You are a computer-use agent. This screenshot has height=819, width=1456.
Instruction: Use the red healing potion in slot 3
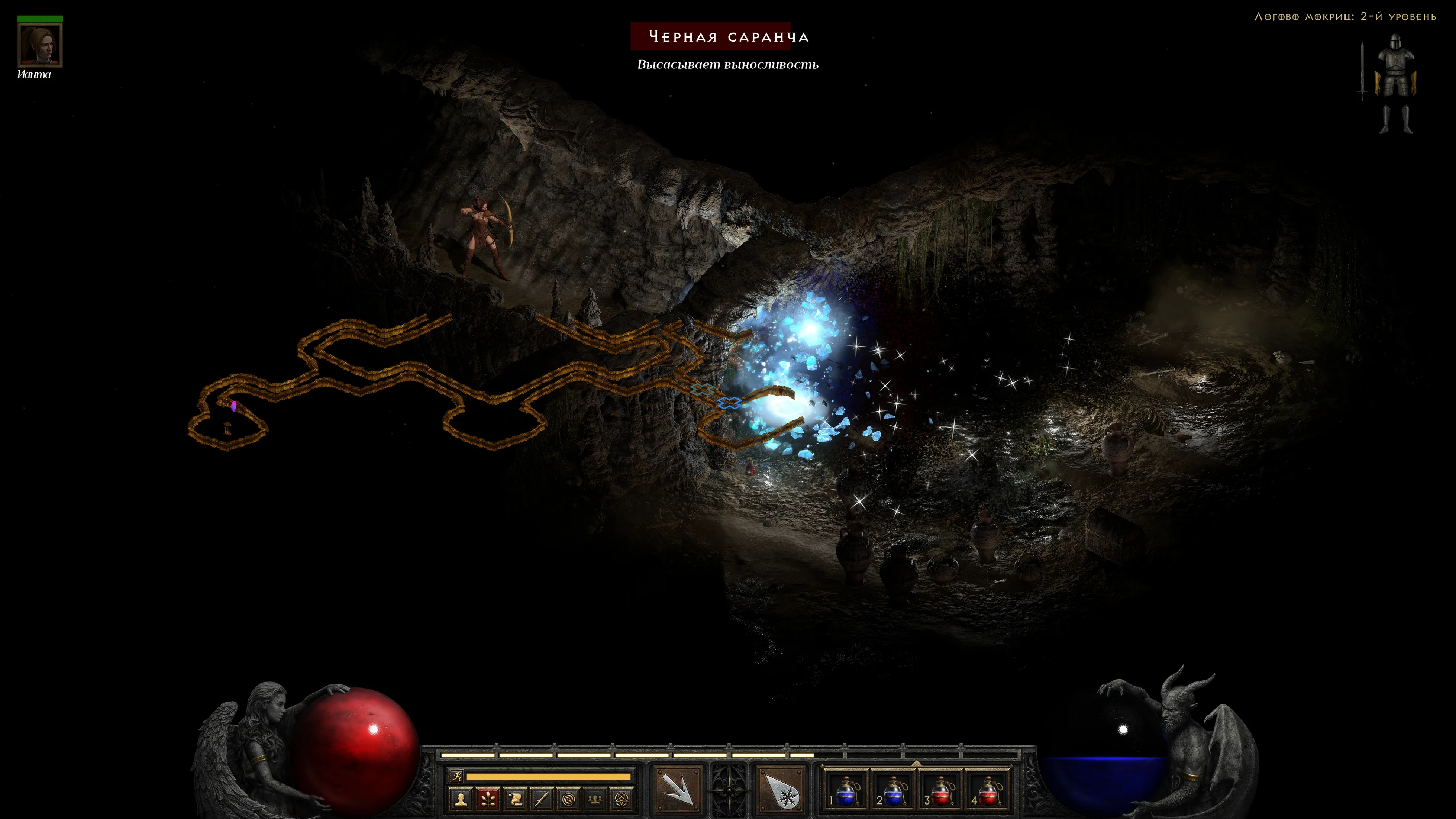click(x=940, y=790)
